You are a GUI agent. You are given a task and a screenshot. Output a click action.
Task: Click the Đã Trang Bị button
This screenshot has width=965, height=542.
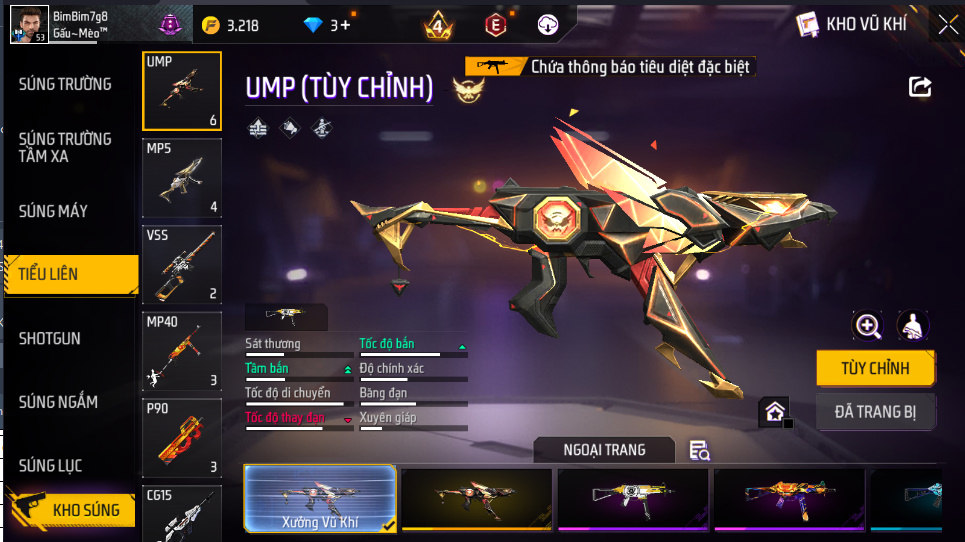(x=875, y=411)
